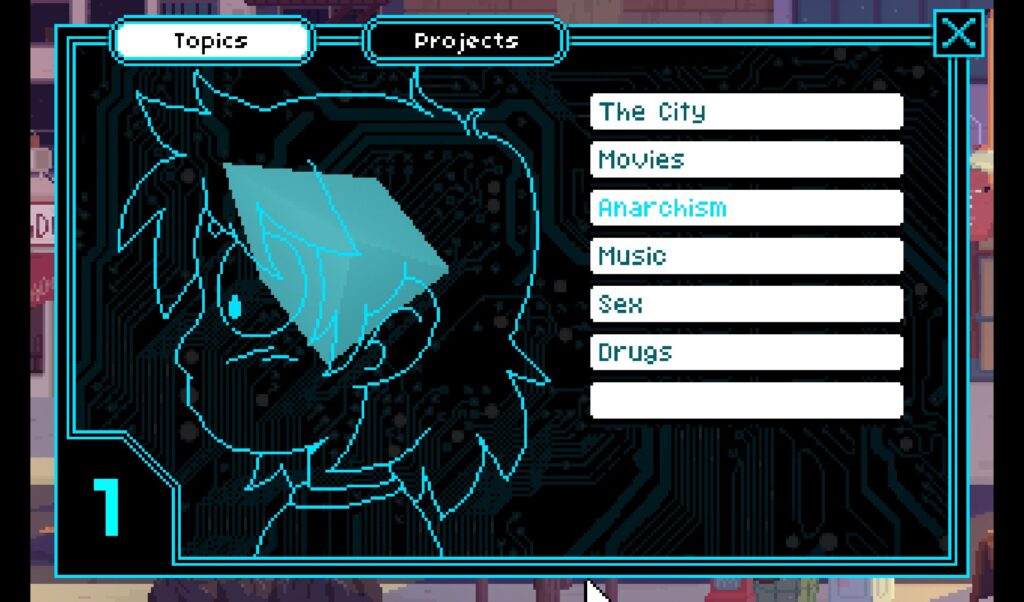Pick the Anarchism topic
The image size is (1024, 602).
746,208
